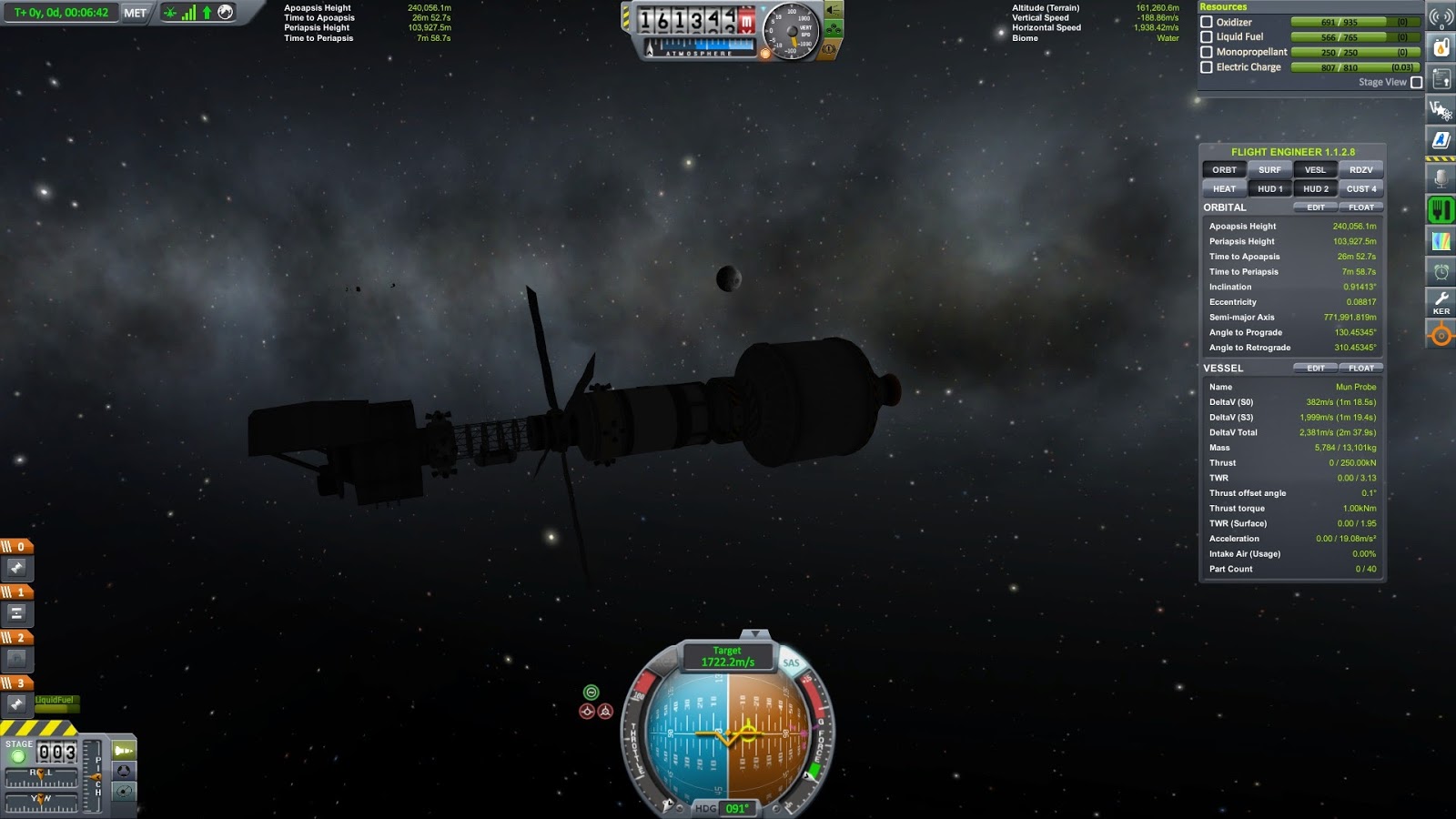Open the CommNet antenna icon at sidebar top
The width and height of the screenshot is (1456, 819).
(x=1441, y=16)
